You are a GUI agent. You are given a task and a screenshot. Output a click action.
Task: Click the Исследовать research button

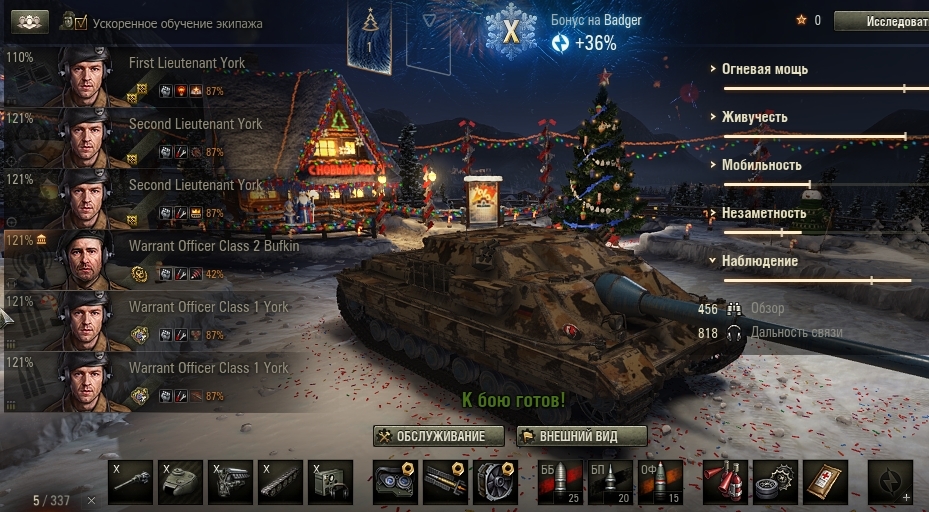(880, 21)
